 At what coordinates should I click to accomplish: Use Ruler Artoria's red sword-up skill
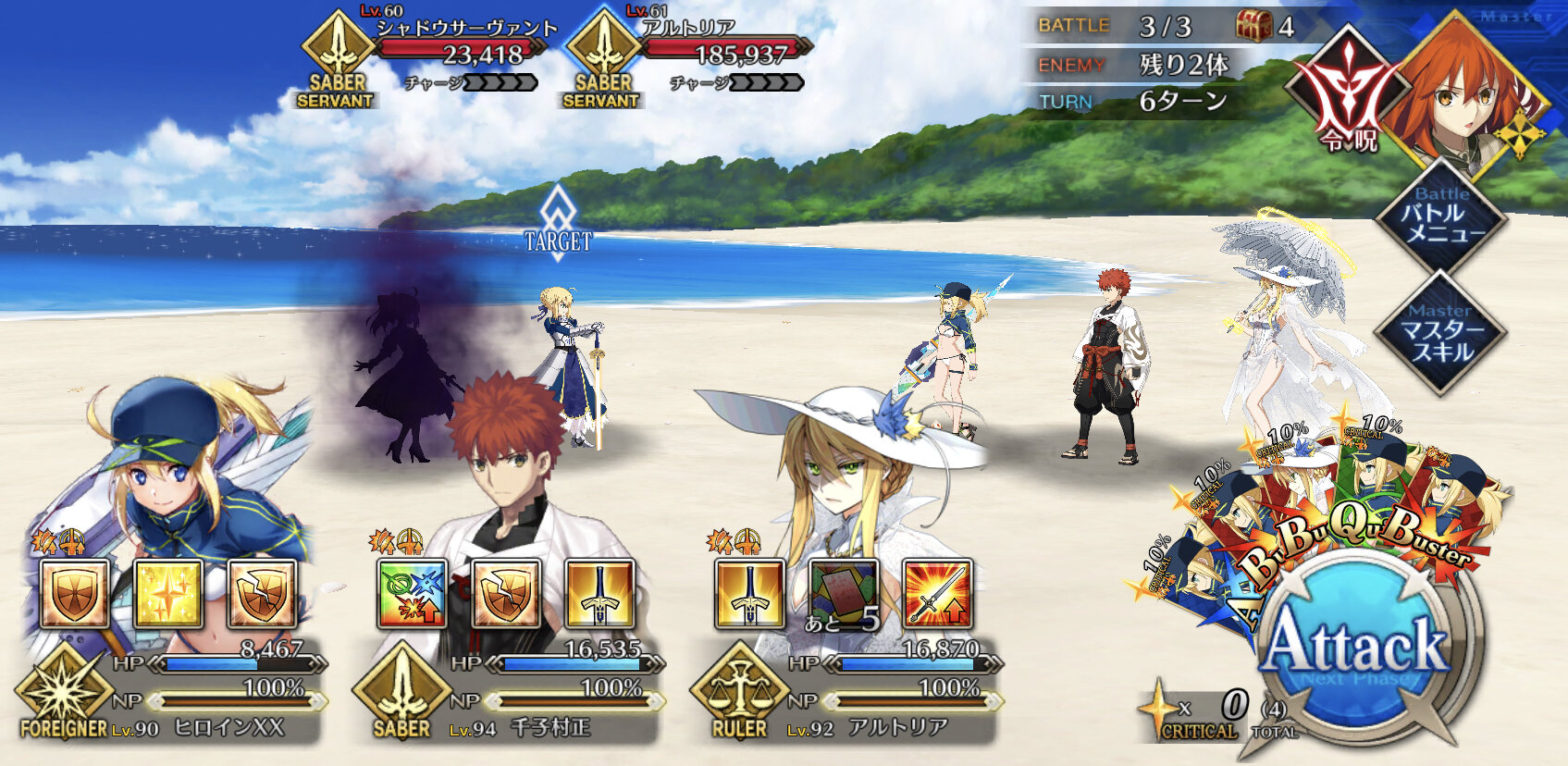(937, 594)
